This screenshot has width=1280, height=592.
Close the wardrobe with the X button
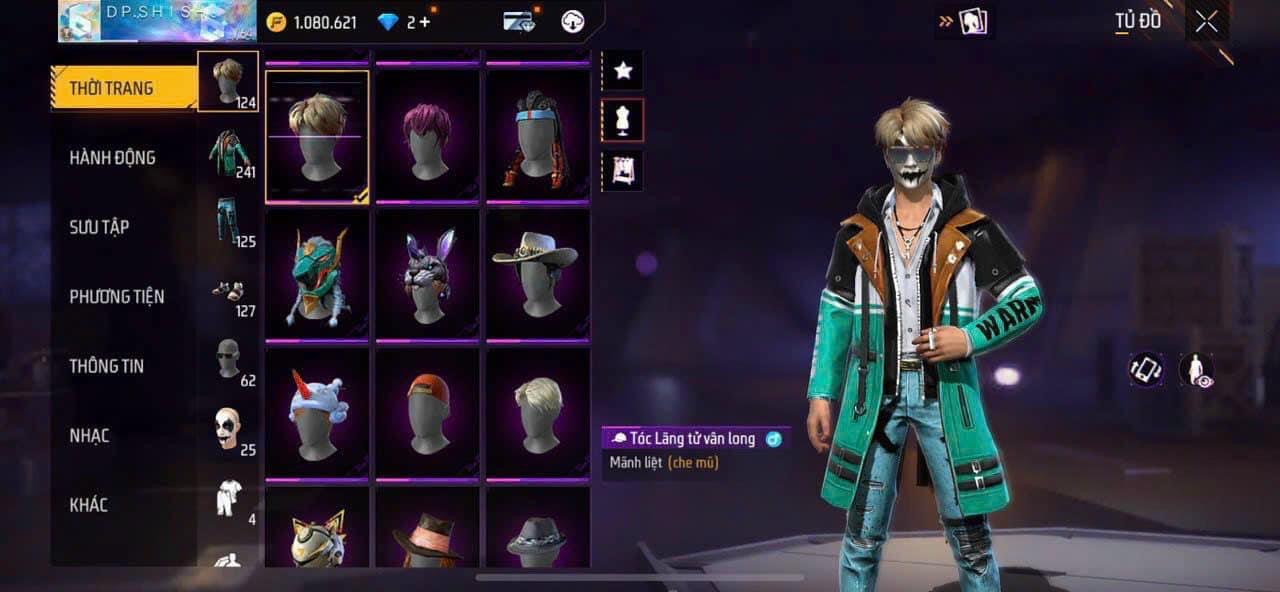[x=1206, y=22]
